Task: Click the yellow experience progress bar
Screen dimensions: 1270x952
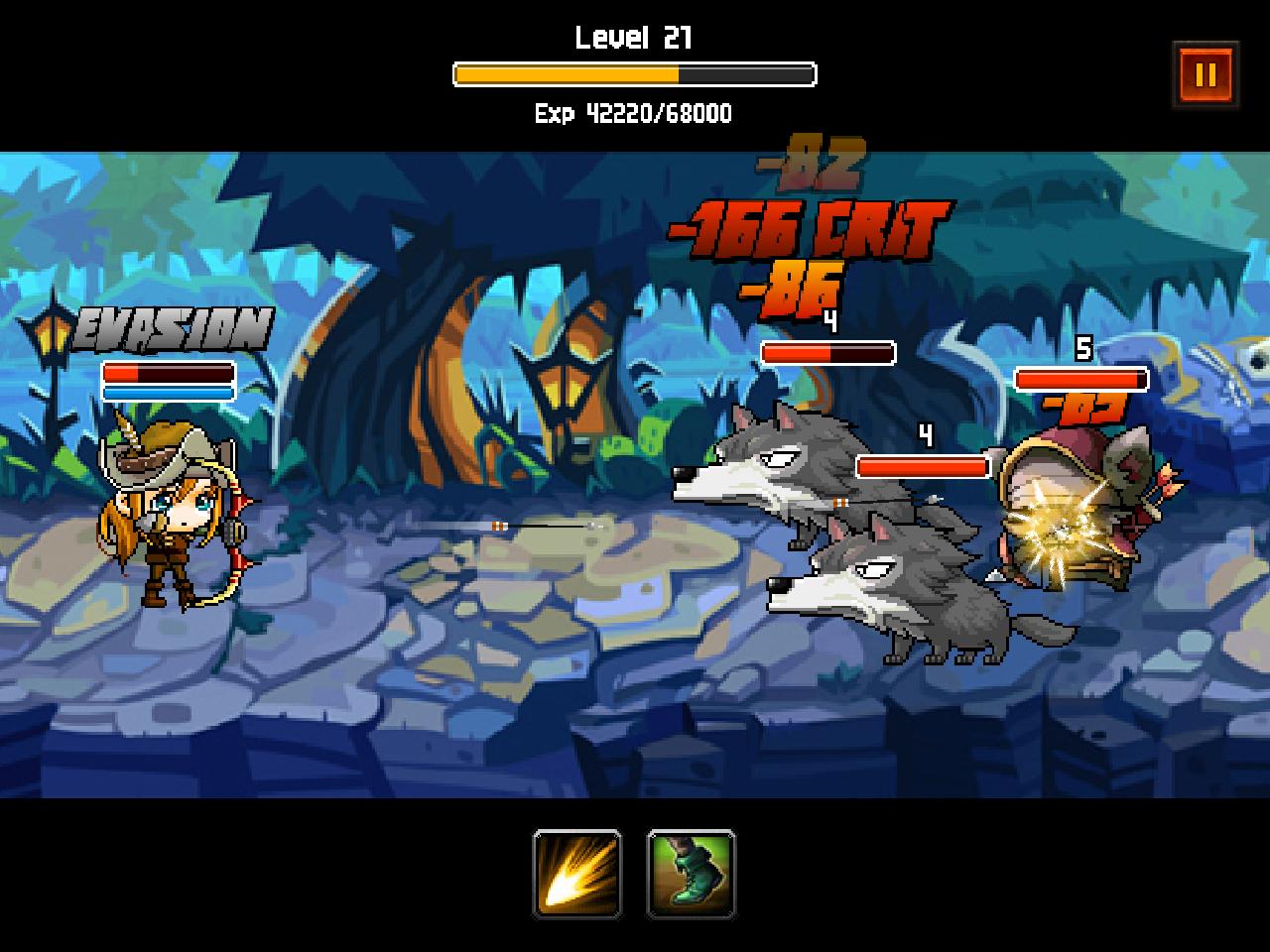Action: pyautogui.click(x=566, y=71)
